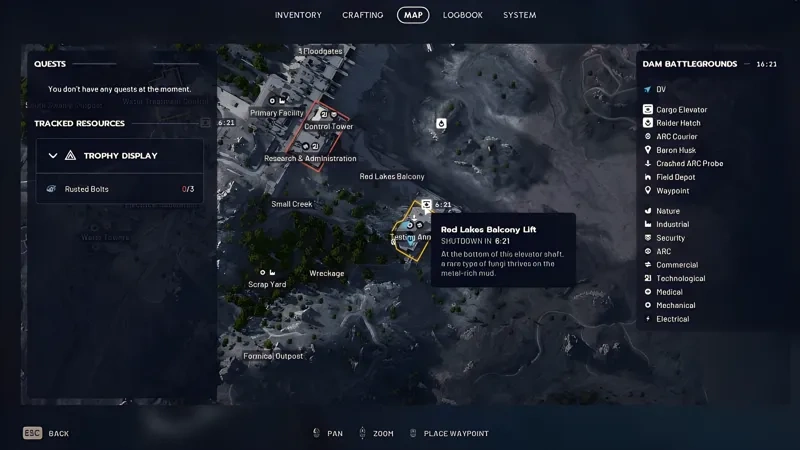Select the Waypoint legend entry
The image size is (800, 450).
[x=672, y=190]
